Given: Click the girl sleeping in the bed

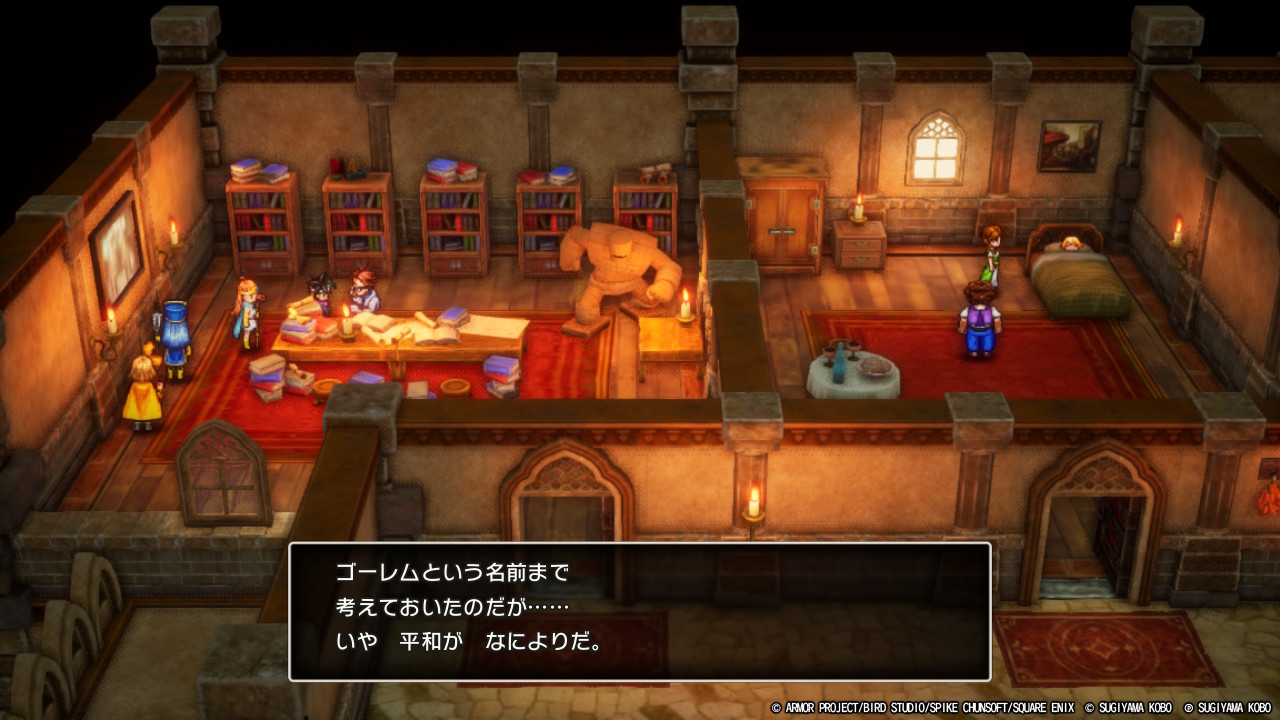Looking at the screenshot, I should tap(1070, 243).
